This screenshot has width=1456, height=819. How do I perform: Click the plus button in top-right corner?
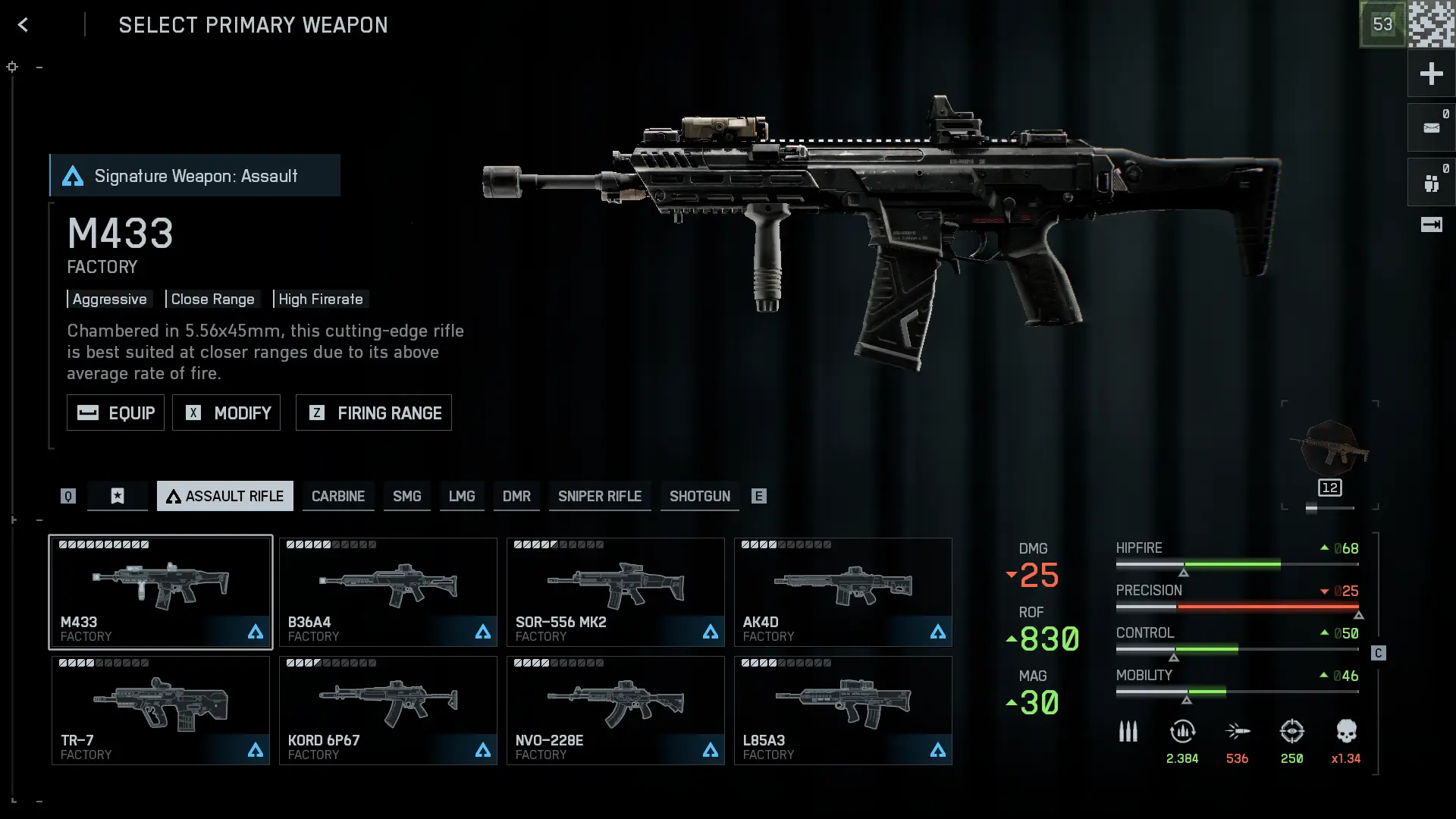pyautogui.click(x=1431, y=74)
